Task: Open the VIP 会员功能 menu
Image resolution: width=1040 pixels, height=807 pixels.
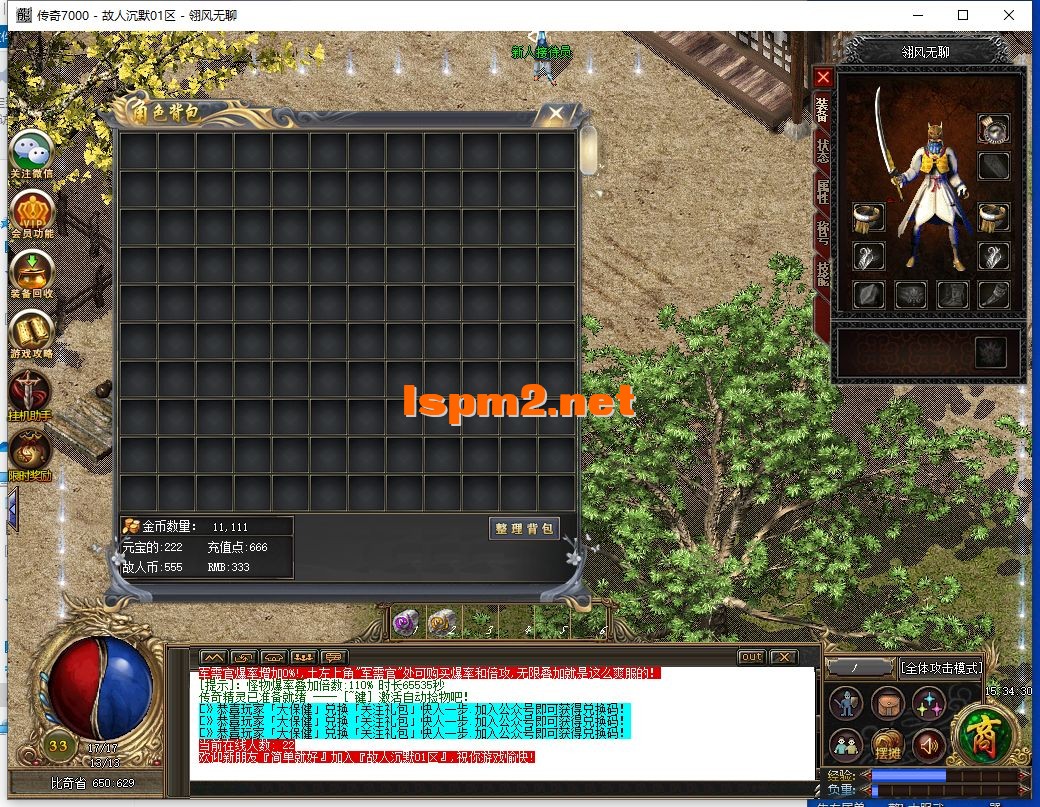Action: 31,213
